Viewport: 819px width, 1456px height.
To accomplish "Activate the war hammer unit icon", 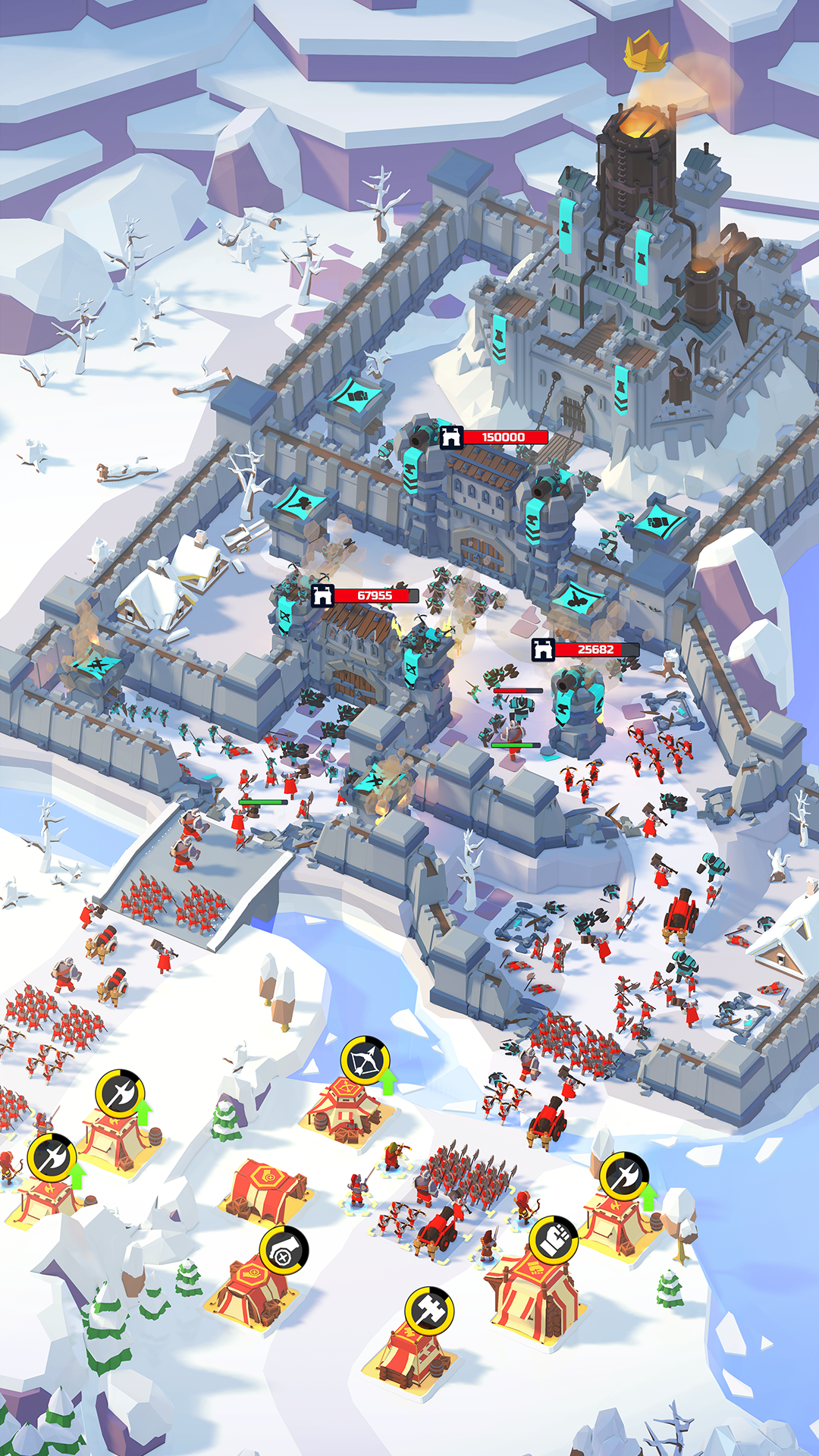I will click(x=428, y=1310).
